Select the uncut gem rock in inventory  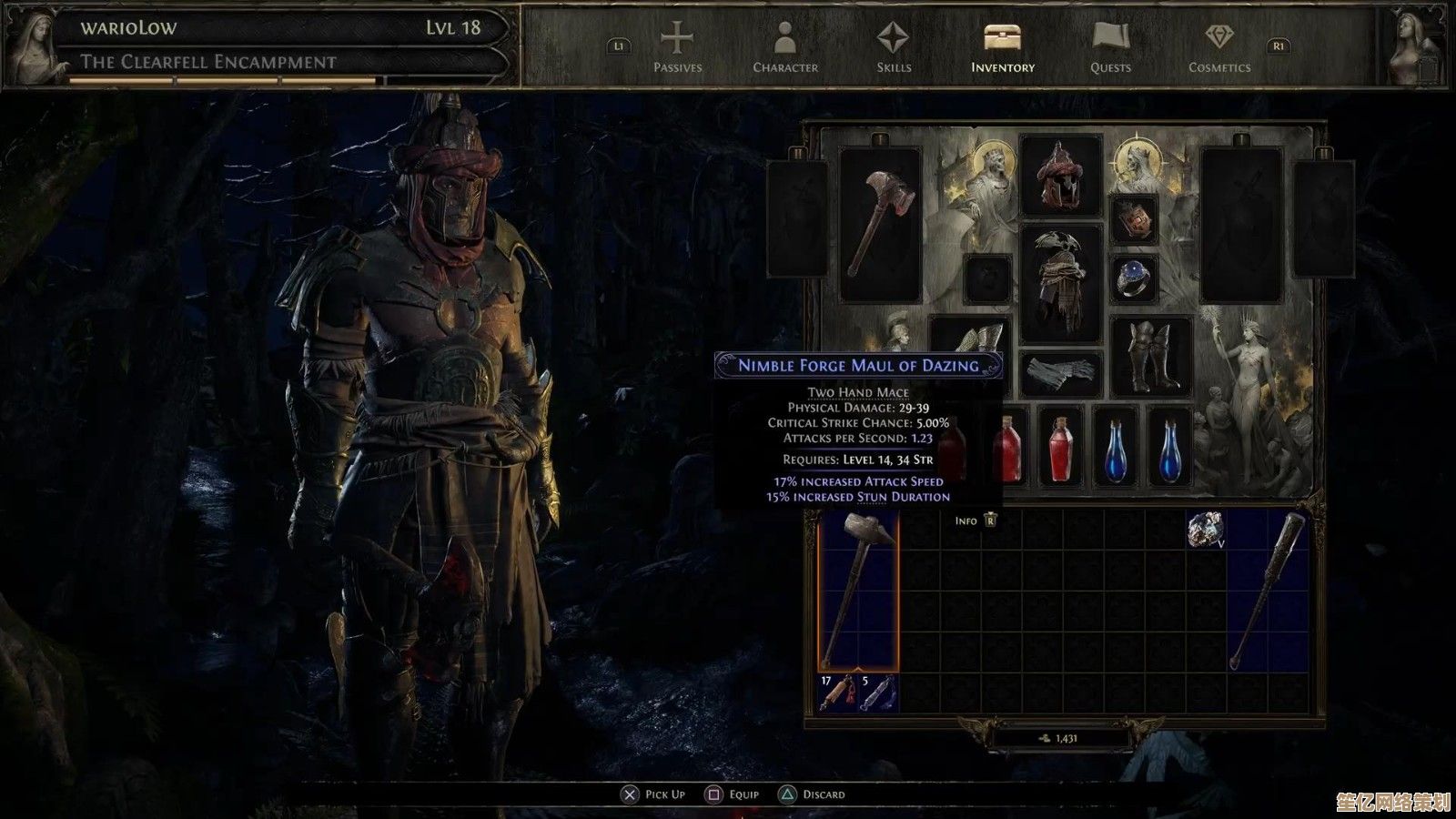click(1207, 530)
